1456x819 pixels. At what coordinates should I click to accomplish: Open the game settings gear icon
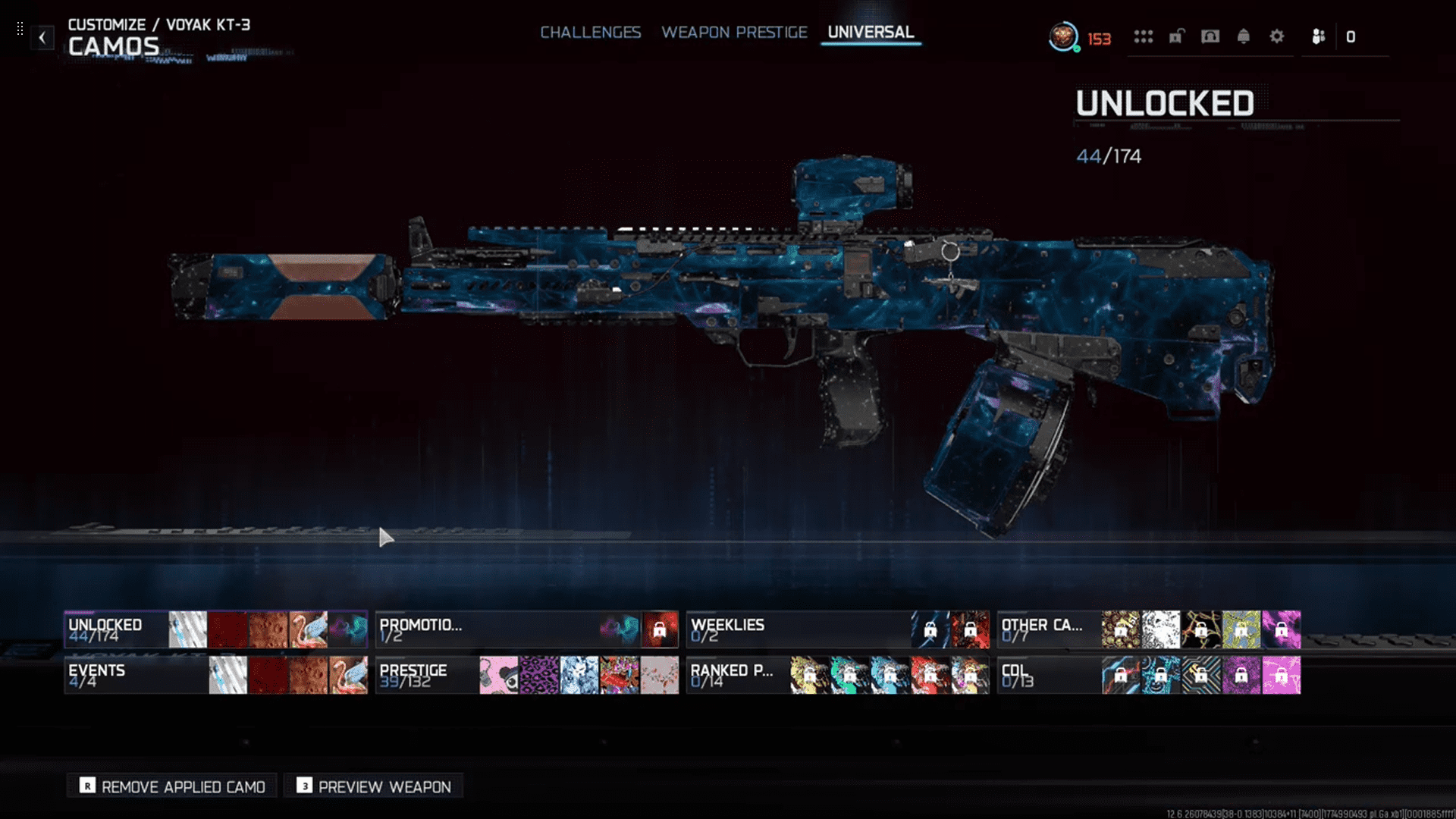click(x=1277, y=36)
